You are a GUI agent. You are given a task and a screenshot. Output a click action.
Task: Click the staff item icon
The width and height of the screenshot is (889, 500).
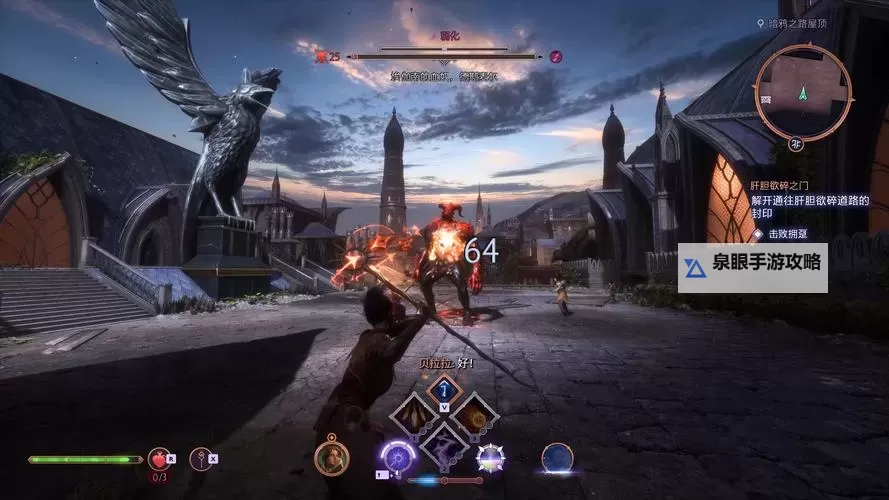click(201, 459)
